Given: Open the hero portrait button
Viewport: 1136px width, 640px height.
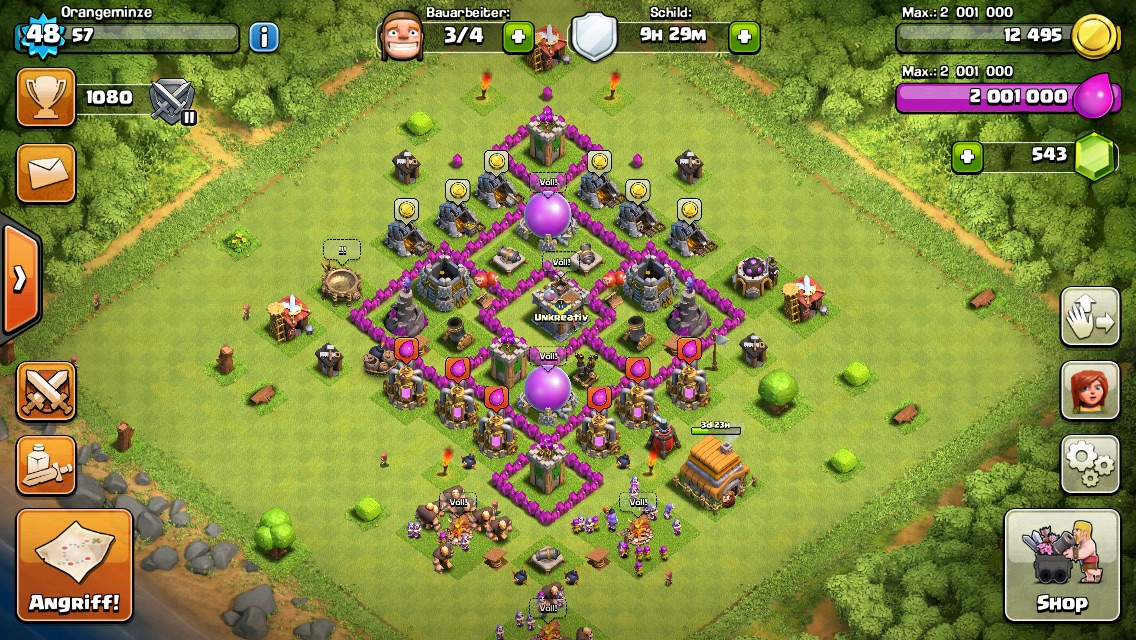Looking at the screenshot, I should click(1089, 391).
